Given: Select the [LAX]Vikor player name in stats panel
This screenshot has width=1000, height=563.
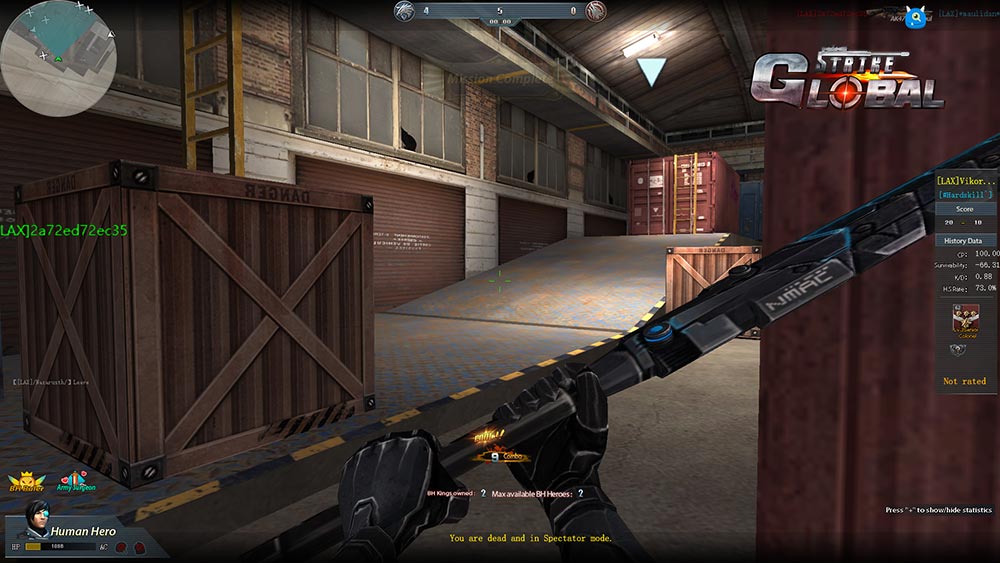Looking at the screenshot, I should click(x=964, y=180).
